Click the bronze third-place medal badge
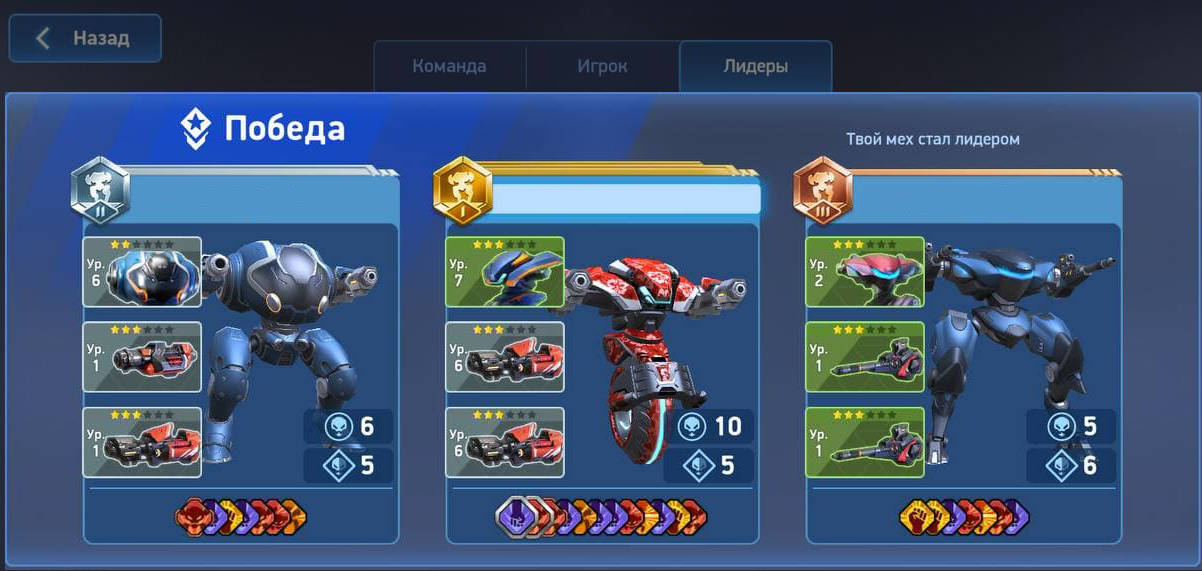 (822, 190)
